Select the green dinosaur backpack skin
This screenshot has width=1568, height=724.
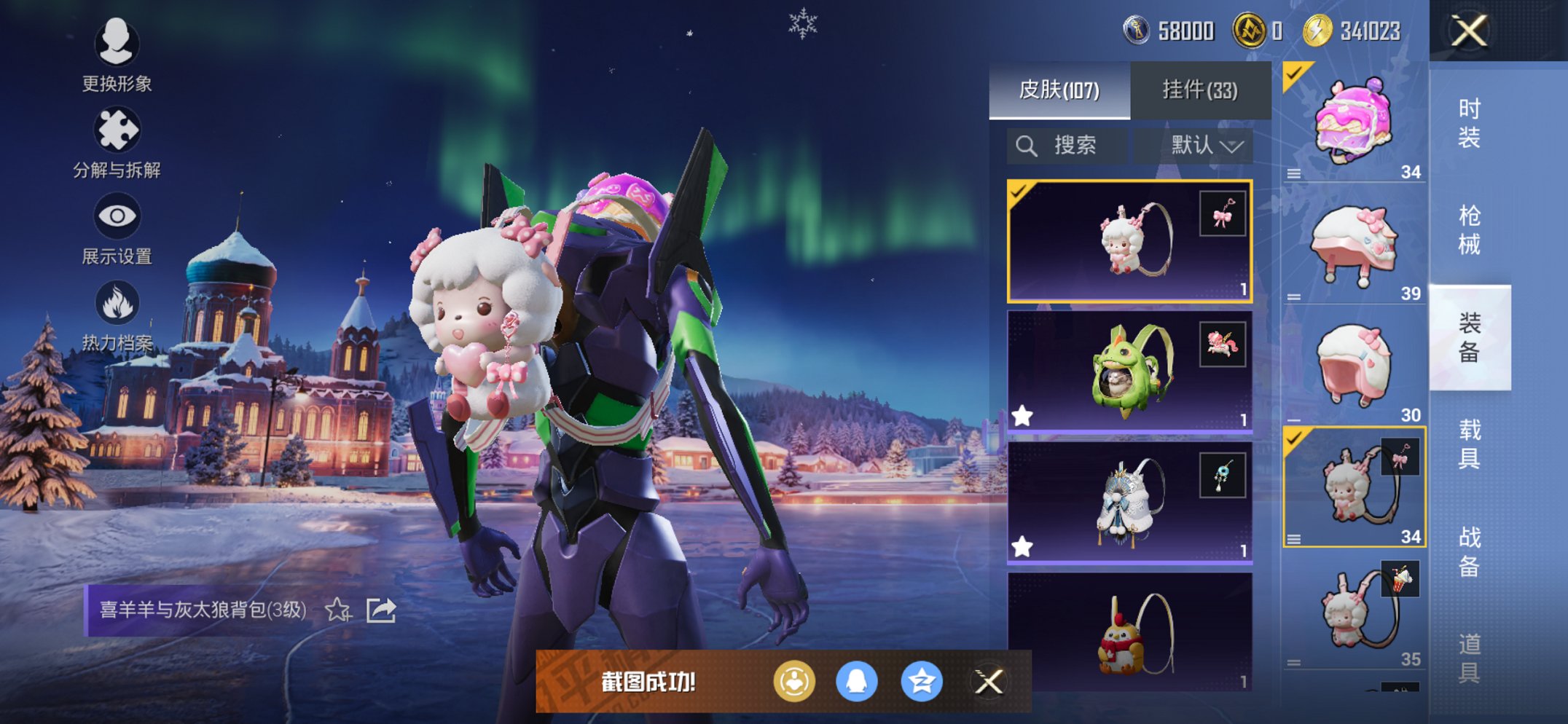(x=1129, y=371)
